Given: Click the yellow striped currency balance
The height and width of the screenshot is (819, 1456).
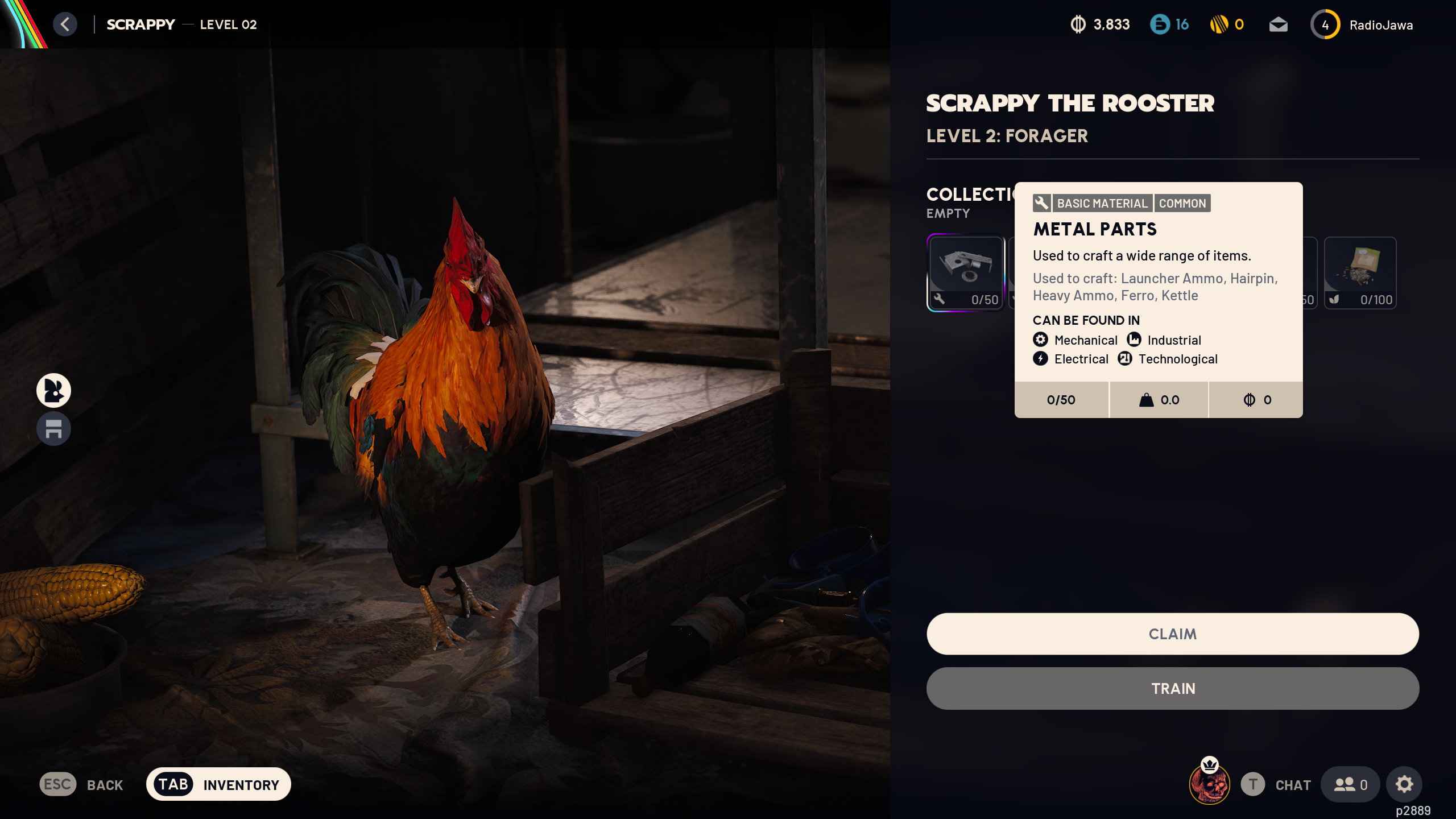Looking at the screenshot, I should 1227,24.
